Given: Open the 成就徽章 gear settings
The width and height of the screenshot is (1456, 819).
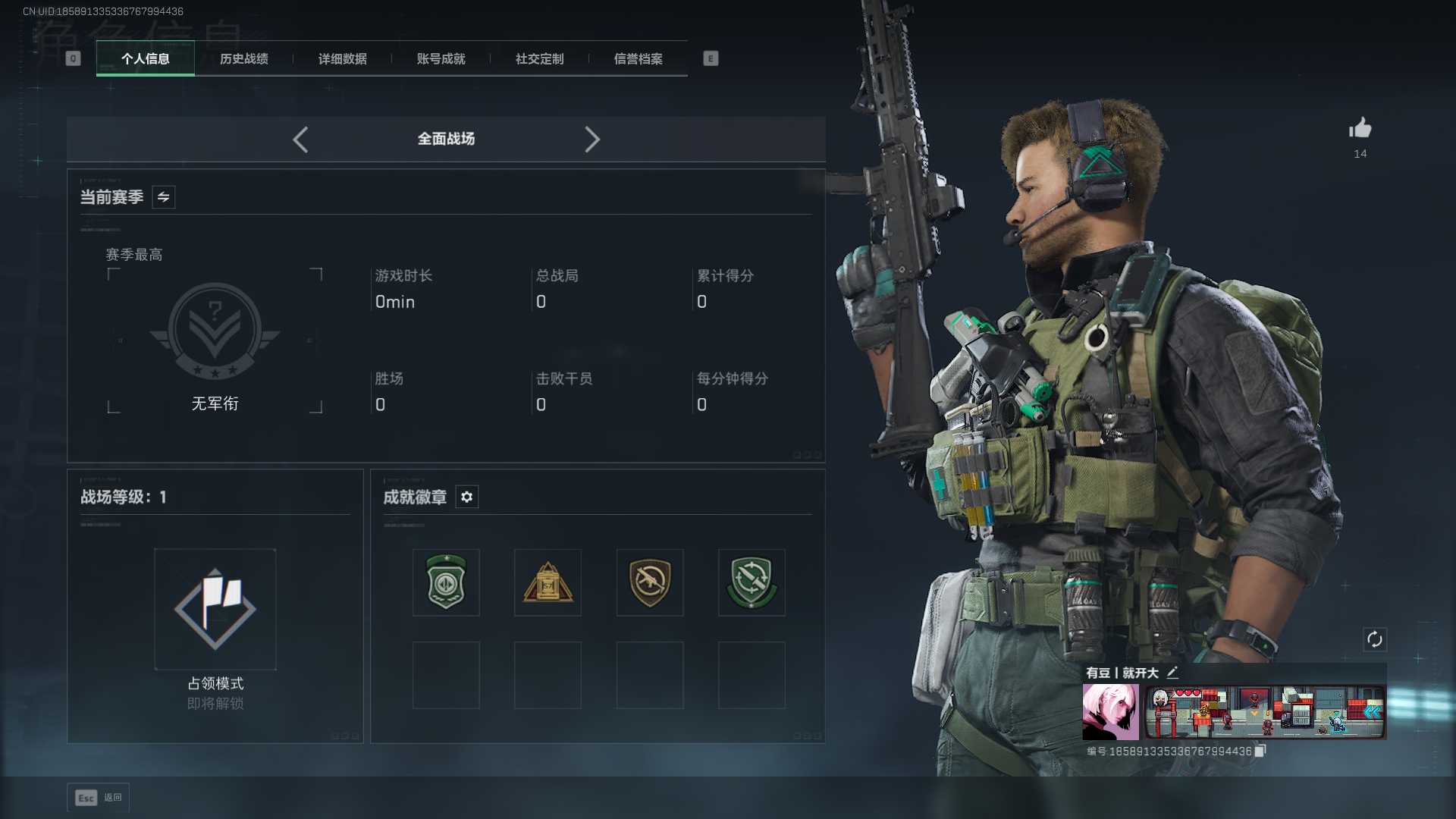Looking at the screenshot, I should coord(466,497).
